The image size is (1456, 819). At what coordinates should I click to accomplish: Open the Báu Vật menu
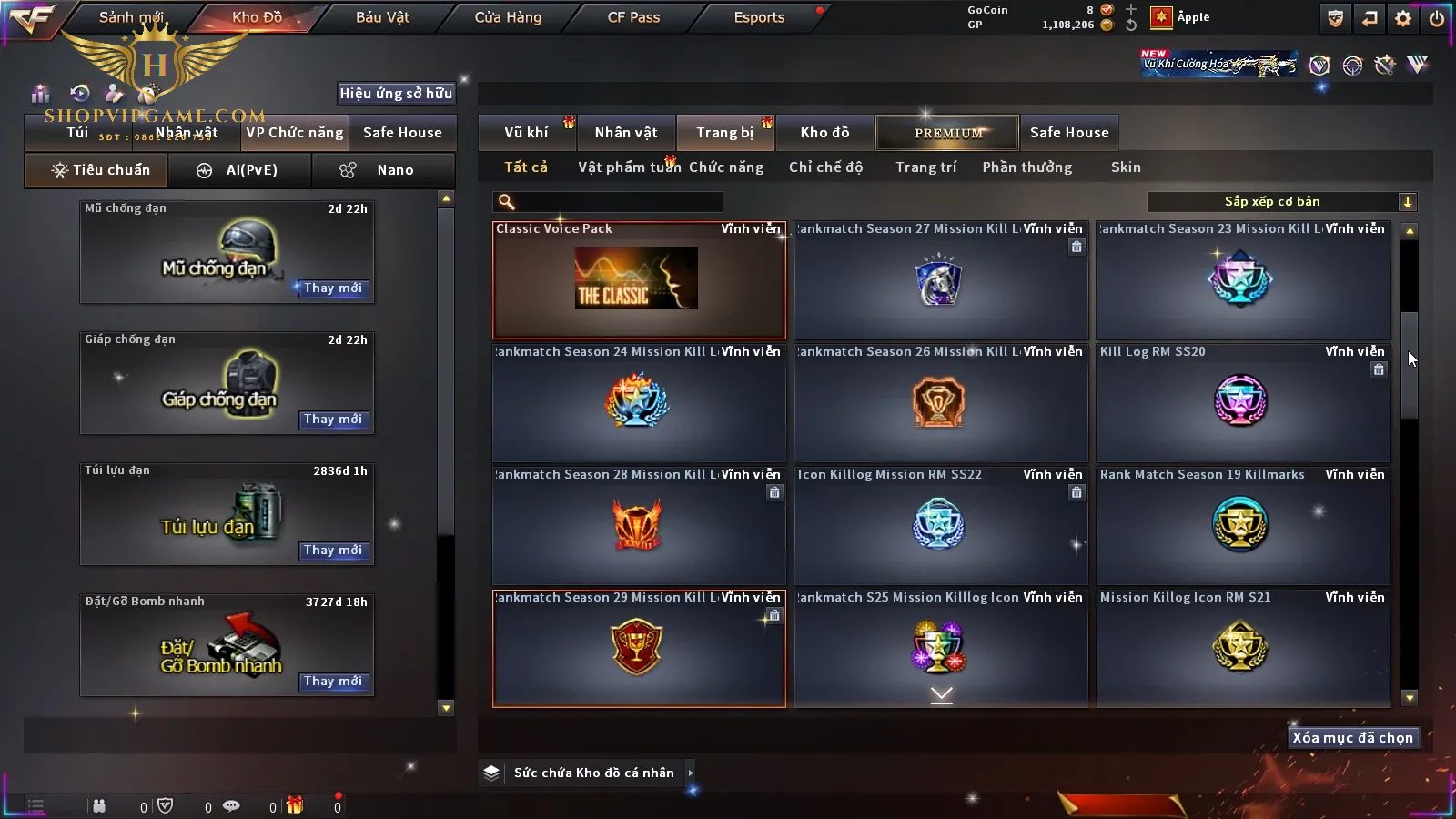tap(382, 17)
